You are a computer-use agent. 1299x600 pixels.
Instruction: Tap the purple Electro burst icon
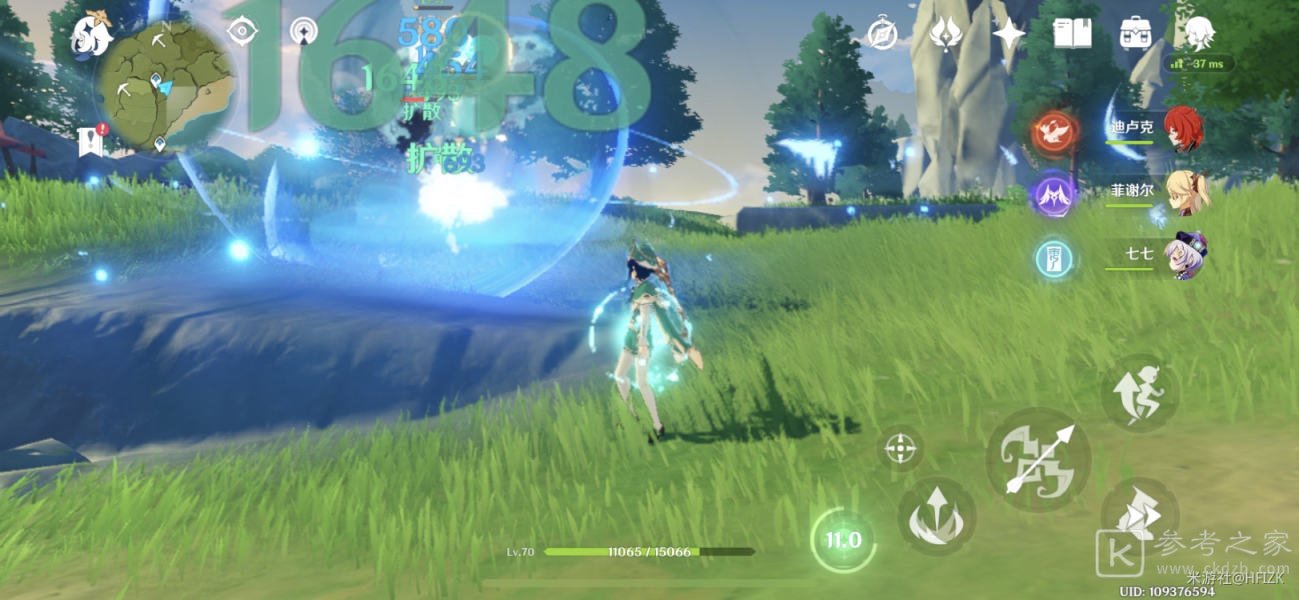(x=1053, y=192)
